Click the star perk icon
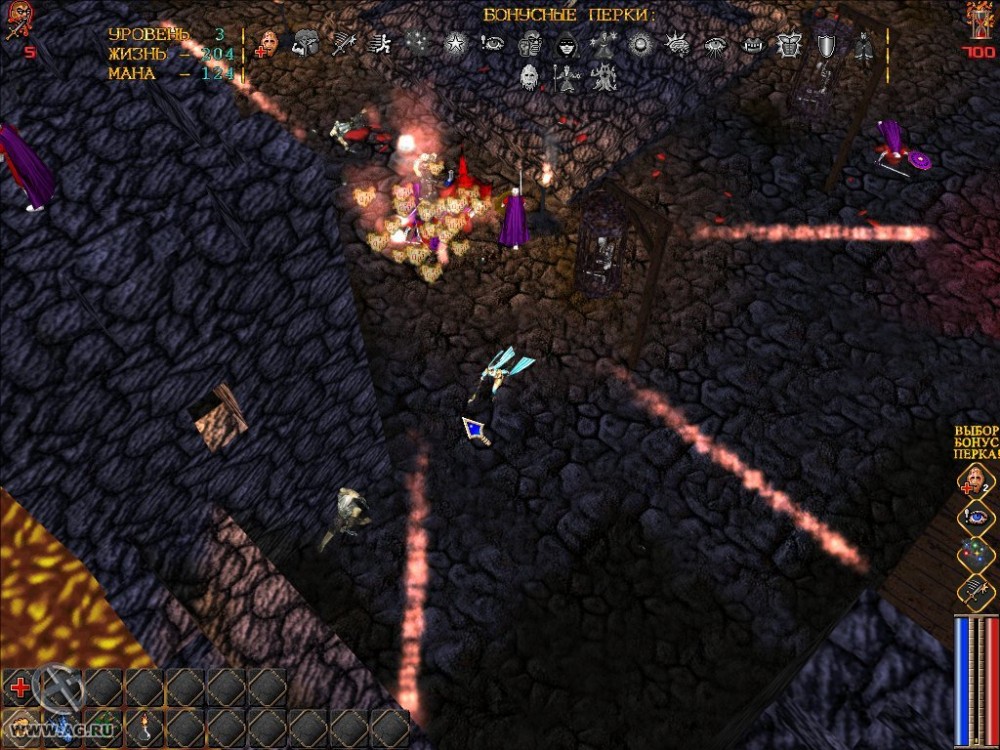This screenshot has height=750, width=1000. coord(455,44)
